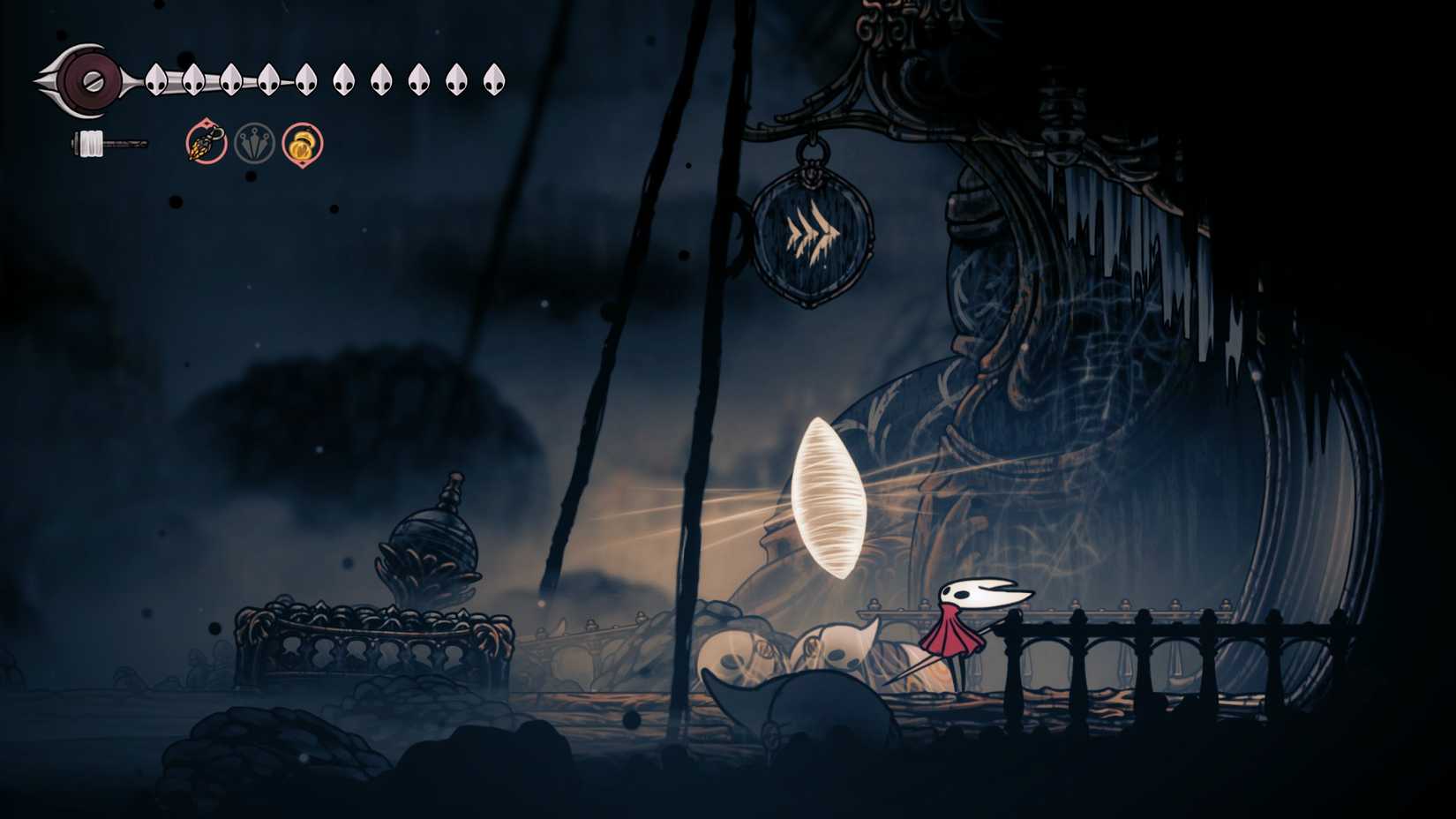Viewport: 1456px width, 819px height.
Task: Open the glowing white cocoon
Action: coord(828,494)
